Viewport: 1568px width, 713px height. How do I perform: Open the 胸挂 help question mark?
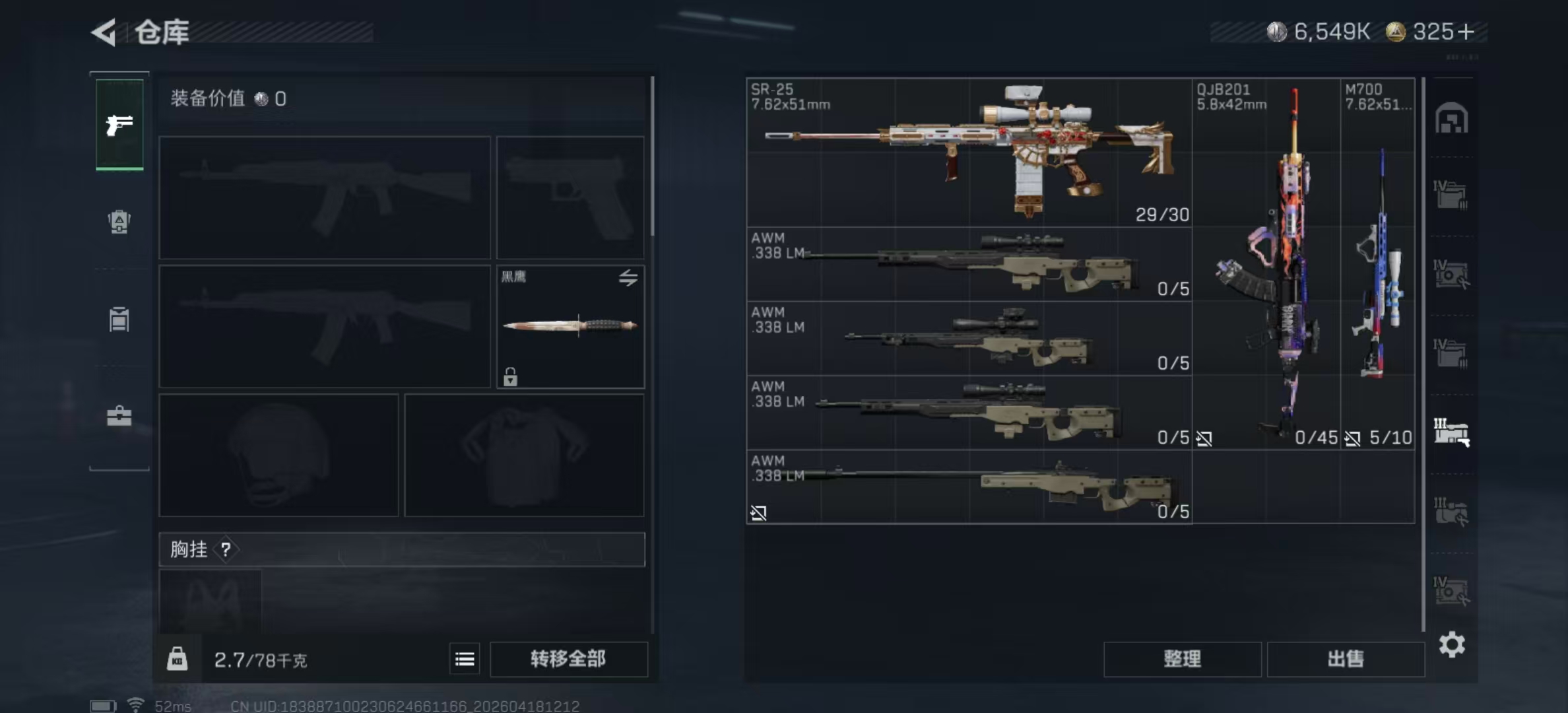click(226, 549)
